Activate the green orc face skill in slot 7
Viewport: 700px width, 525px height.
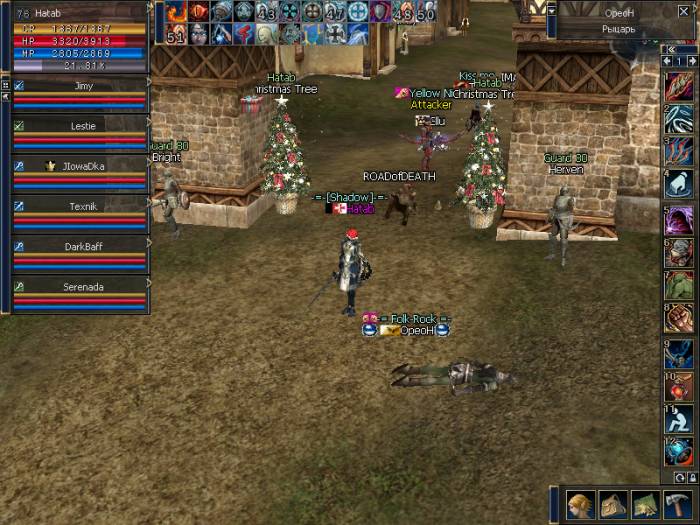679,286
